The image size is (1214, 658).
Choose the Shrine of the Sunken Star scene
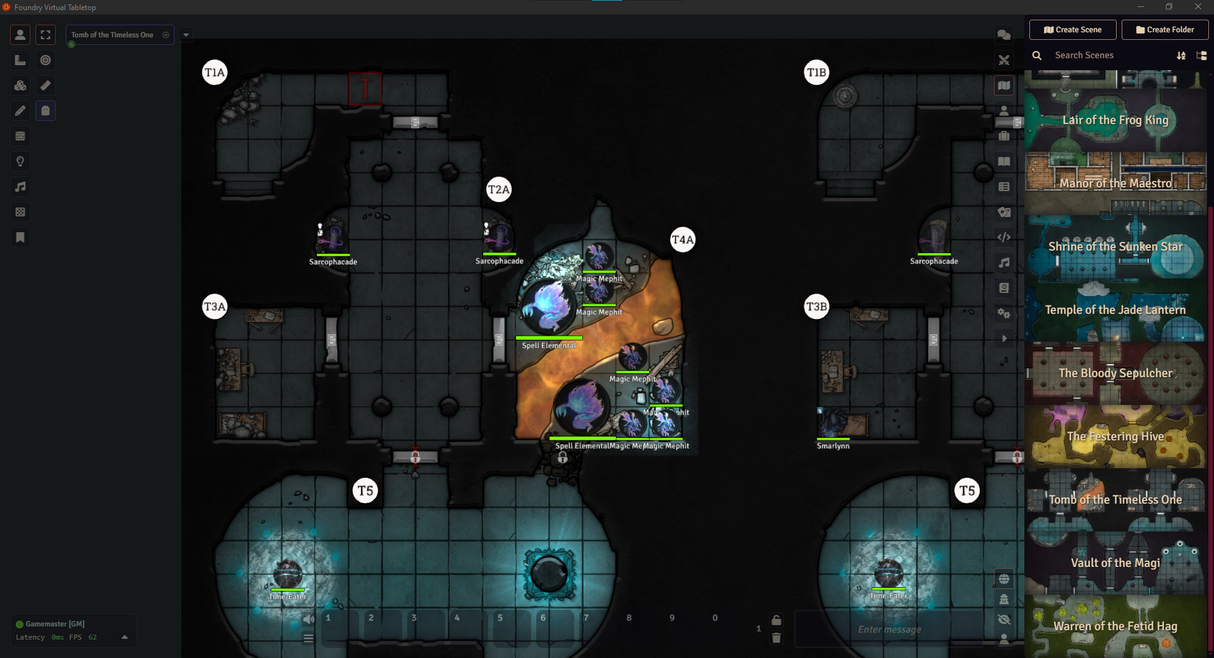(1115, 246)
